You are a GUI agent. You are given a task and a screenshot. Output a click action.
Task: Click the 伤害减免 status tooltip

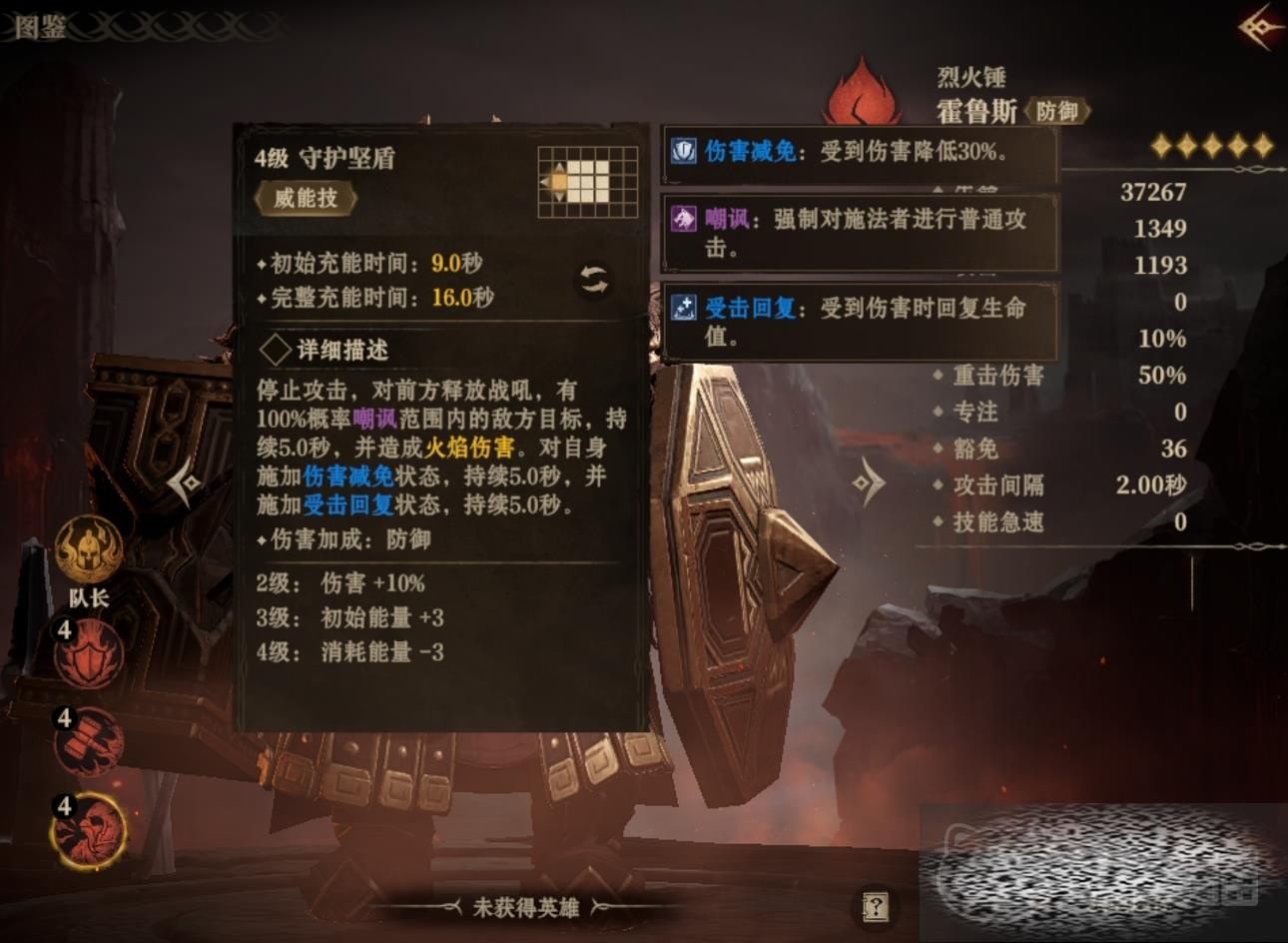[859, 152]
